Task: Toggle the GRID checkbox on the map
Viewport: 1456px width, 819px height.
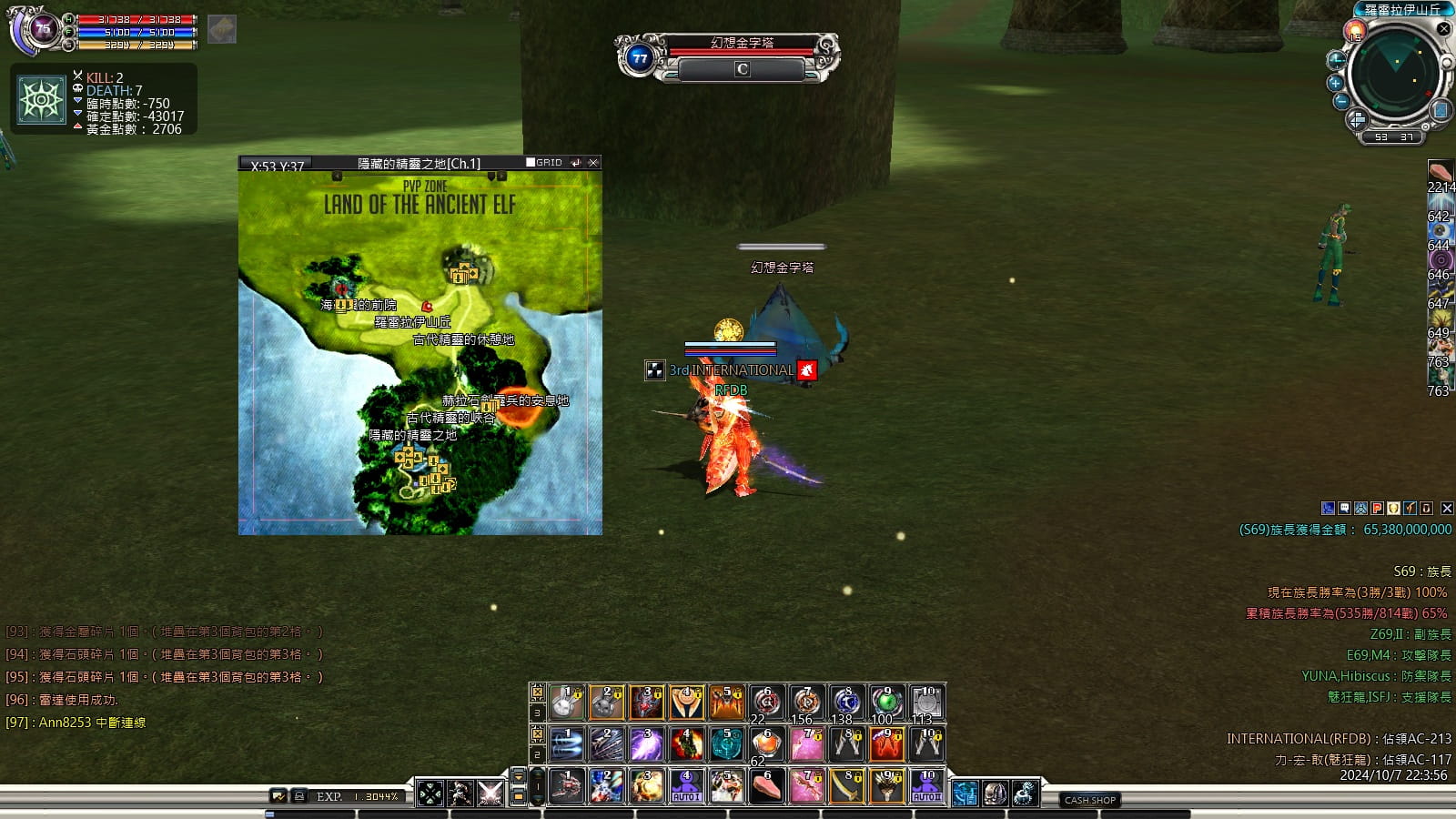Action: point(531,163)
